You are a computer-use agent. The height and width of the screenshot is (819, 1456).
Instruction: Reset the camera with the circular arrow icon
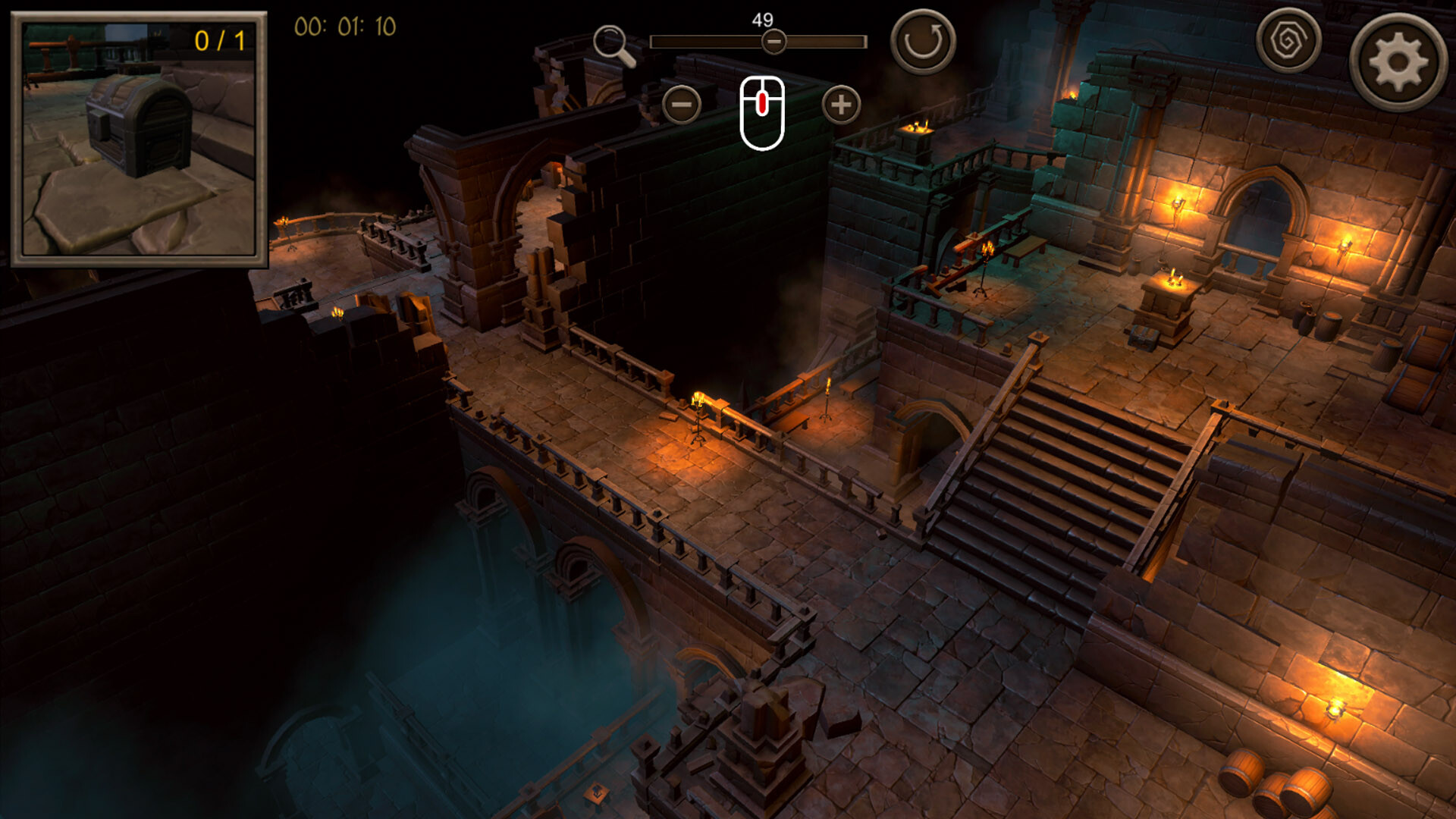coord(922,39)
